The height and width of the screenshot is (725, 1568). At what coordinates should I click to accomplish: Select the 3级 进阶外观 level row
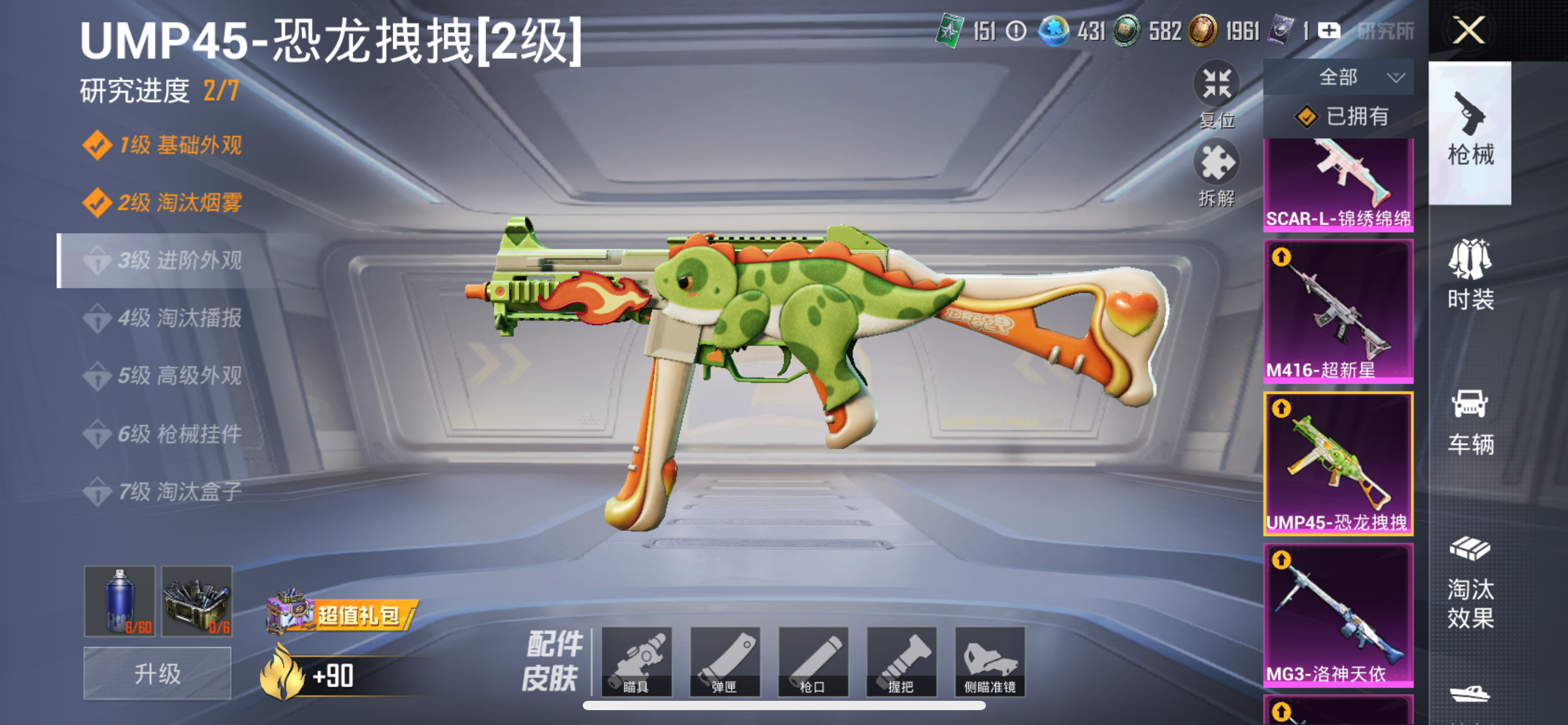[x=180, y=260]
